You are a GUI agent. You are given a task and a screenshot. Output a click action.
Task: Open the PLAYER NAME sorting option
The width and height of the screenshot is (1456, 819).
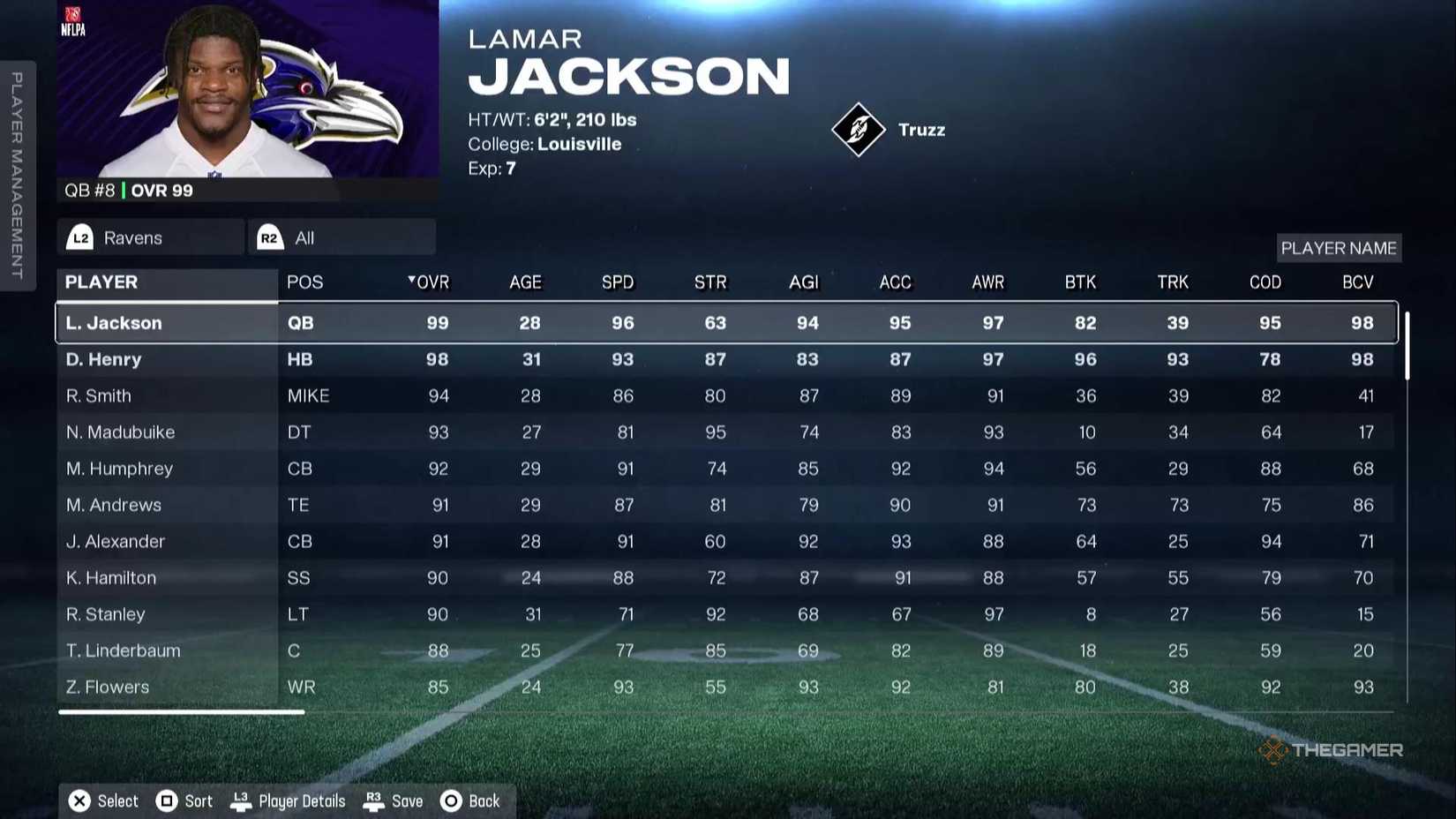tap(1339, 248)
